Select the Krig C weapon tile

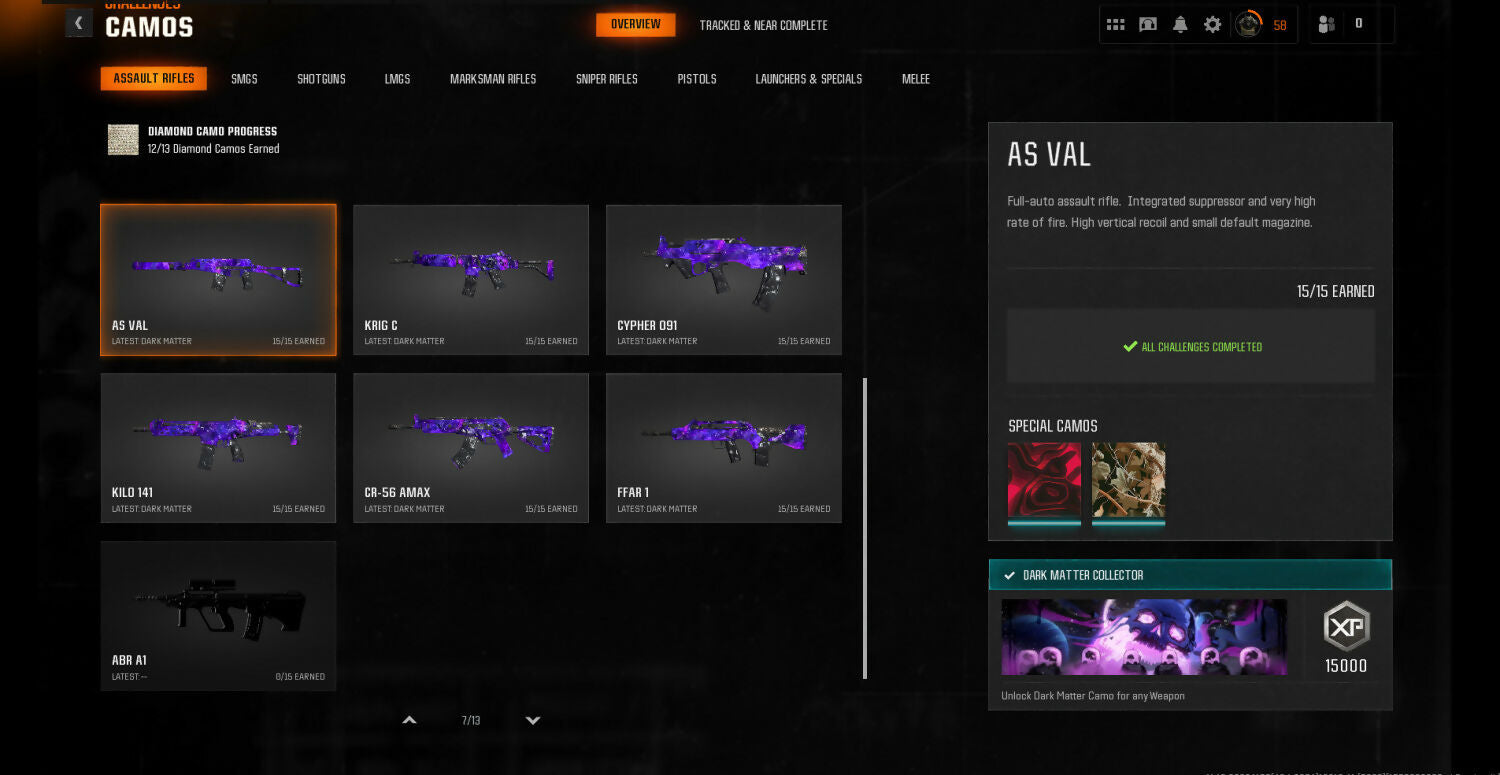click(471, 280)
